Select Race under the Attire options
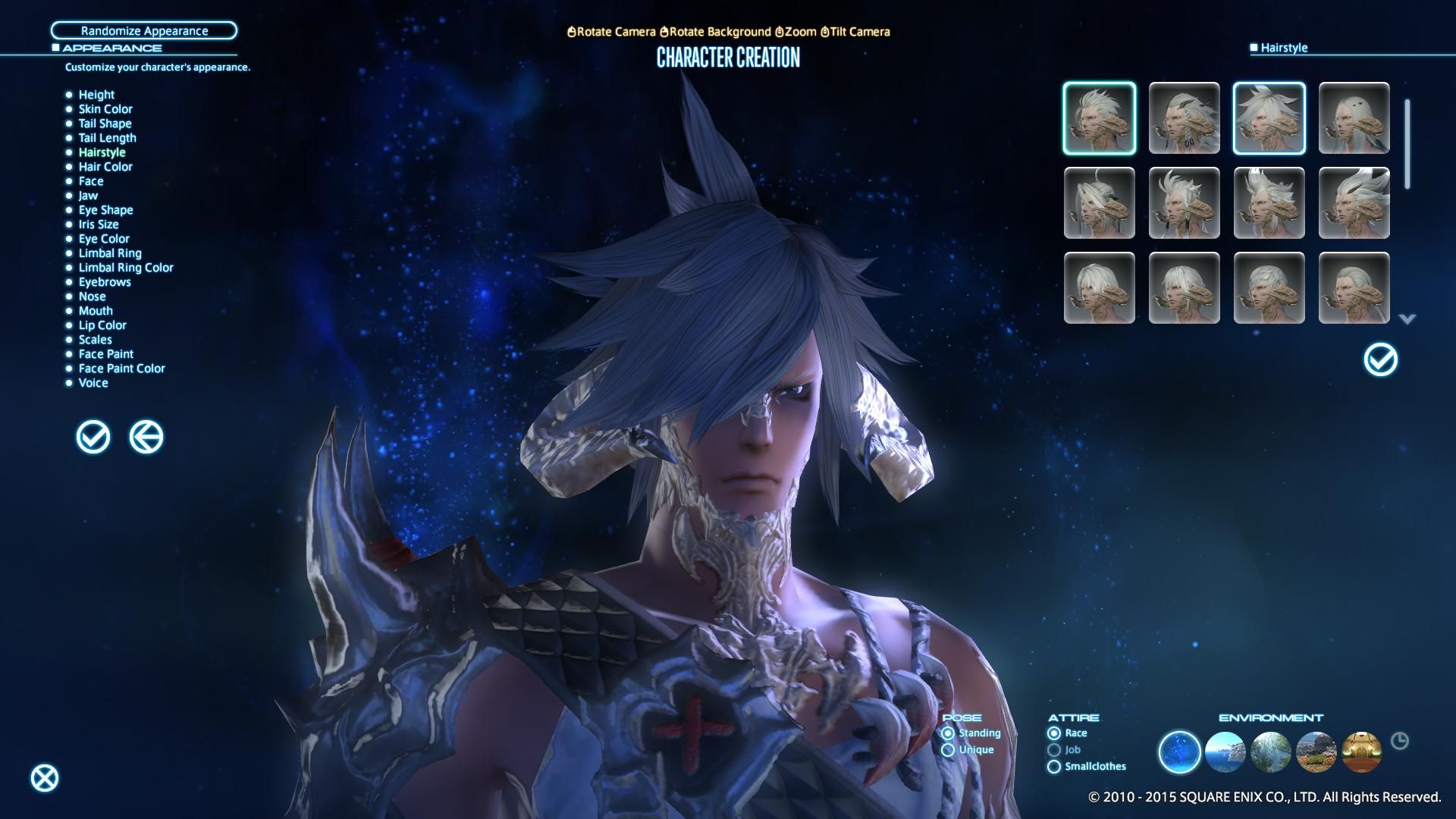Screen dimensions: 1456x819 click(1054, 733)
